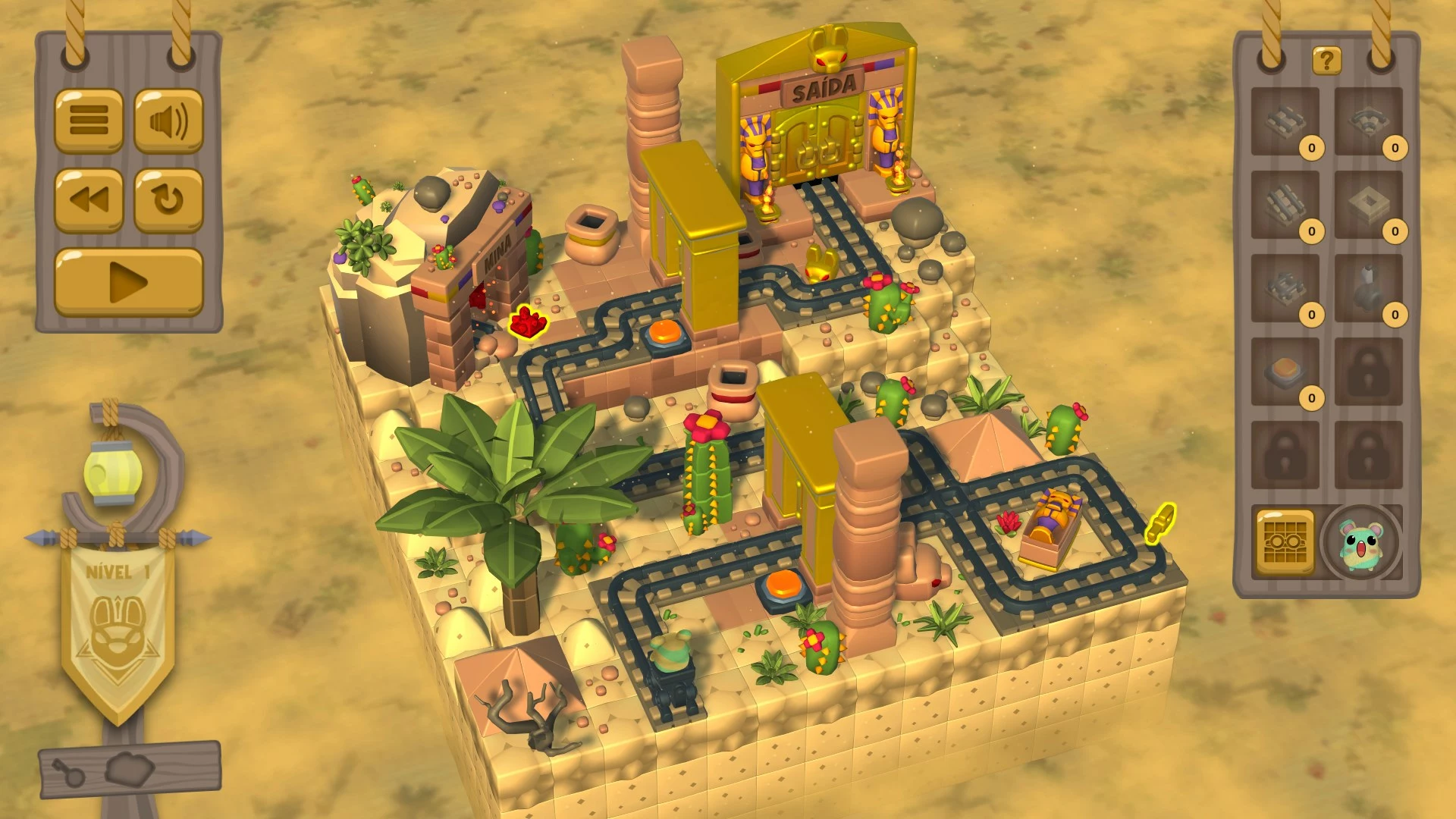Click the rewind double-arrow button
Image resolution: width=1456 pixels, height=819 pixels.
pos(89,200)
